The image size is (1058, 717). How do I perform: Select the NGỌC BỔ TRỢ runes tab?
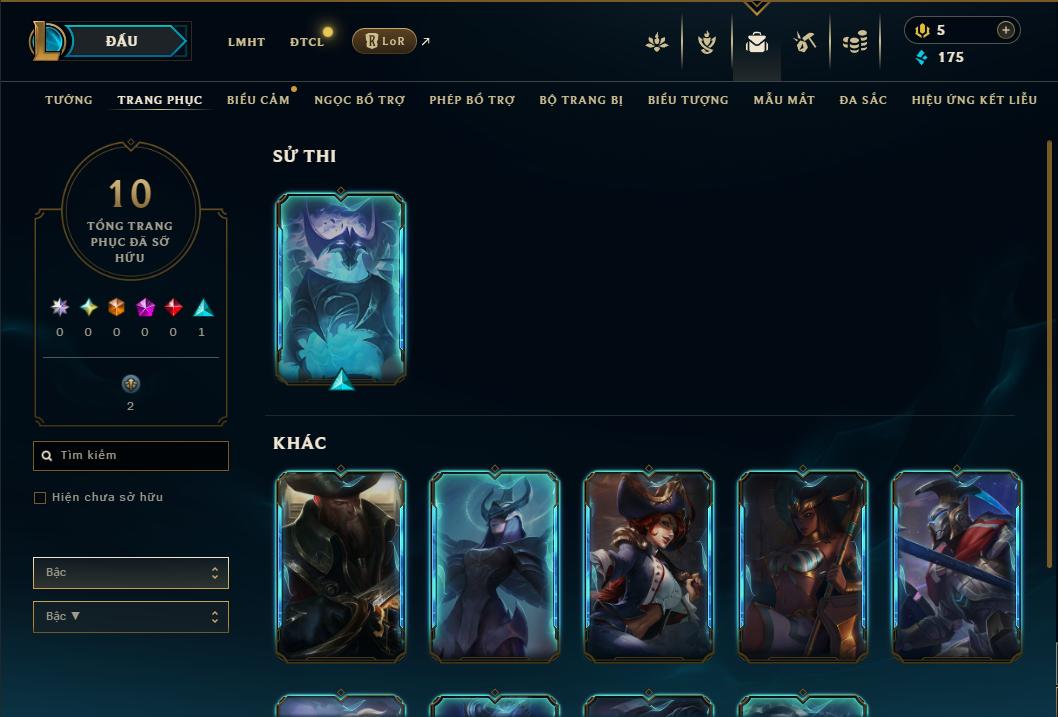(359, 100)
